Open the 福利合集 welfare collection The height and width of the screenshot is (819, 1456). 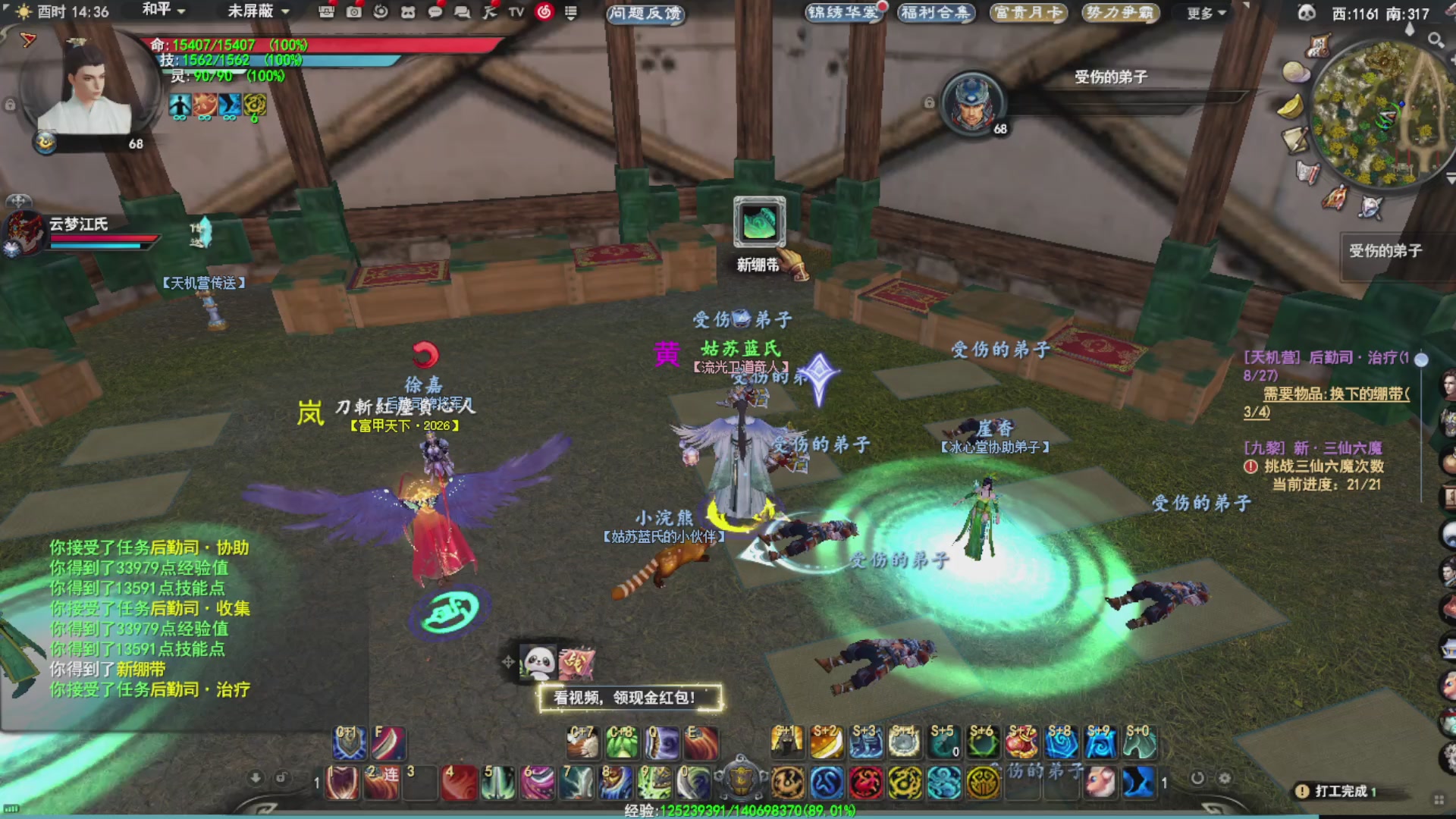(x=934, y=13)
